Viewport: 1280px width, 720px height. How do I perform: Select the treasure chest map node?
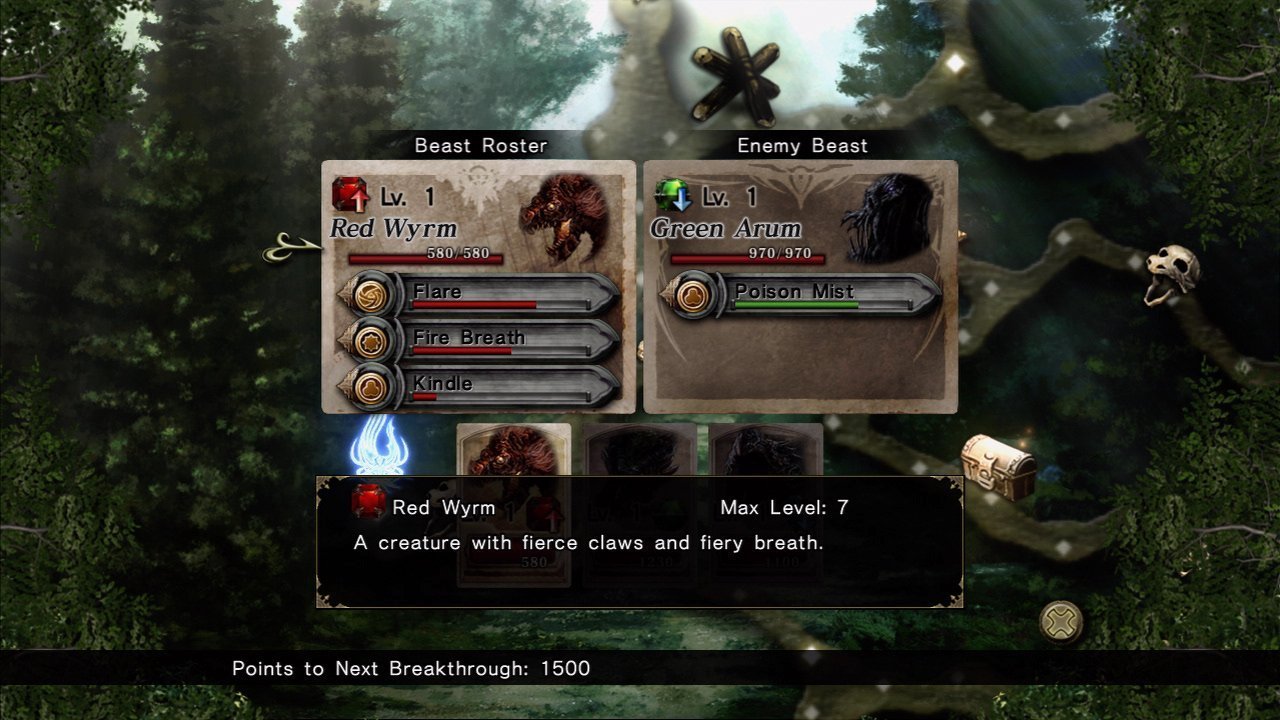[x=998, y=466]
